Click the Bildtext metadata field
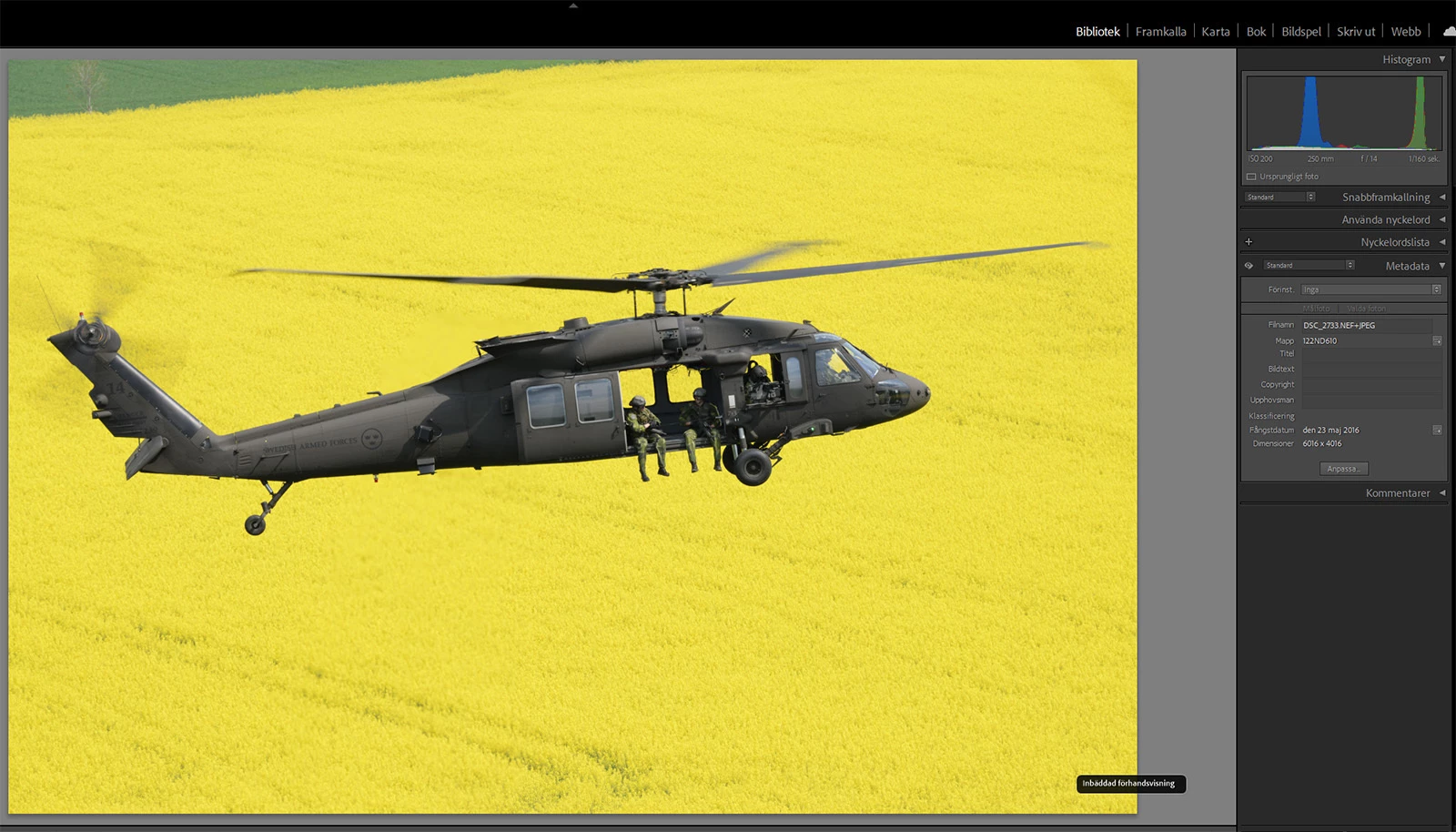Viewport: 1456px width, 832px height. 1370,369
